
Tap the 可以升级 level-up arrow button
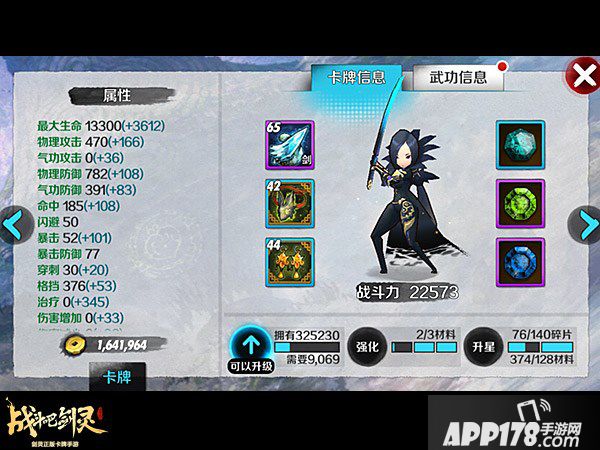point(251,346)
